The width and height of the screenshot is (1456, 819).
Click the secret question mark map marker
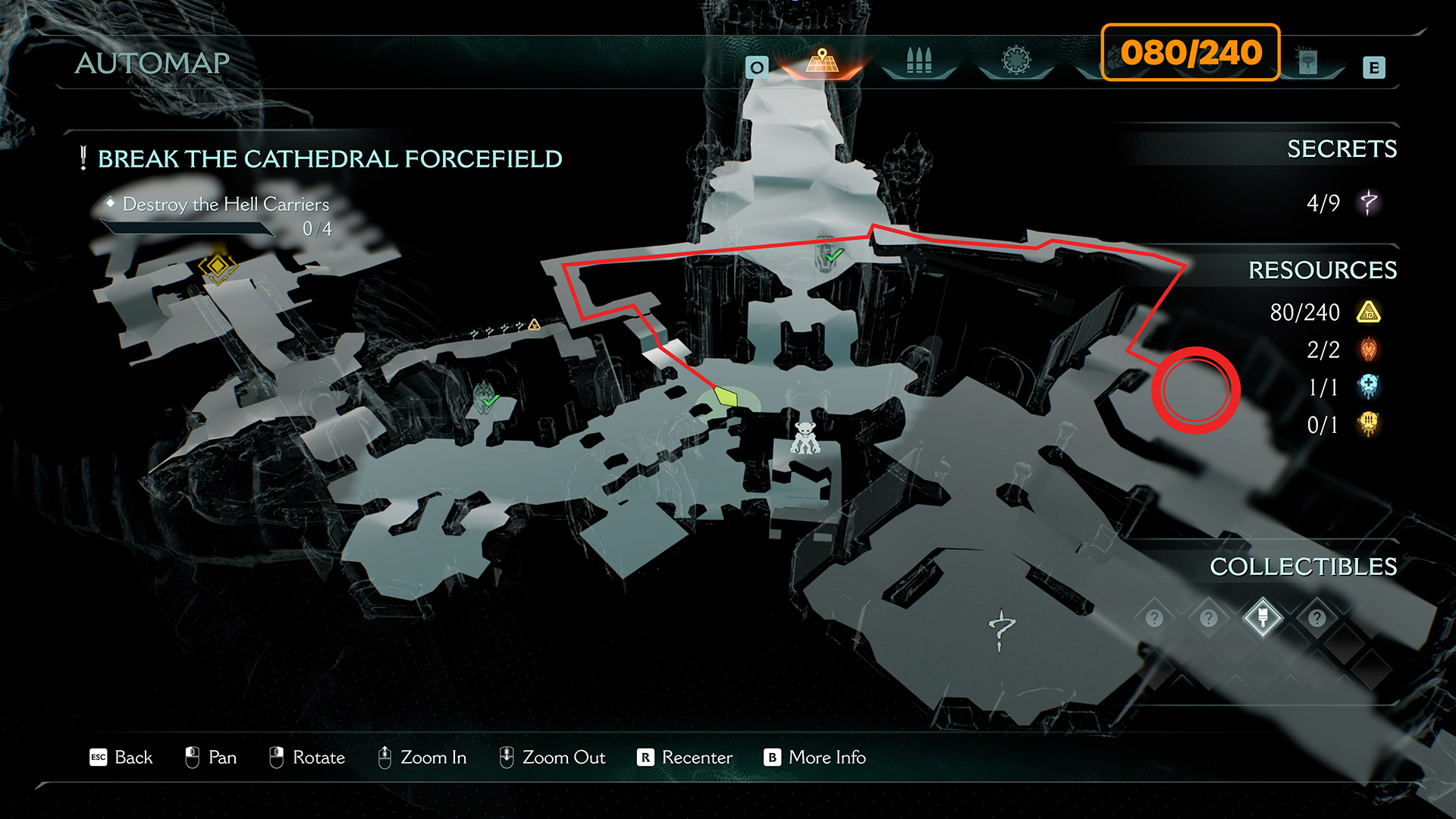pos(1001,629)
